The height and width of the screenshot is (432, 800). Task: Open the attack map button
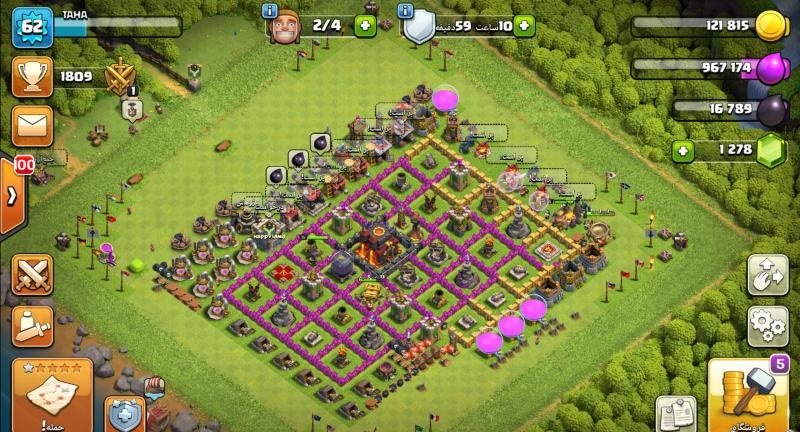(x=52, y=392)
